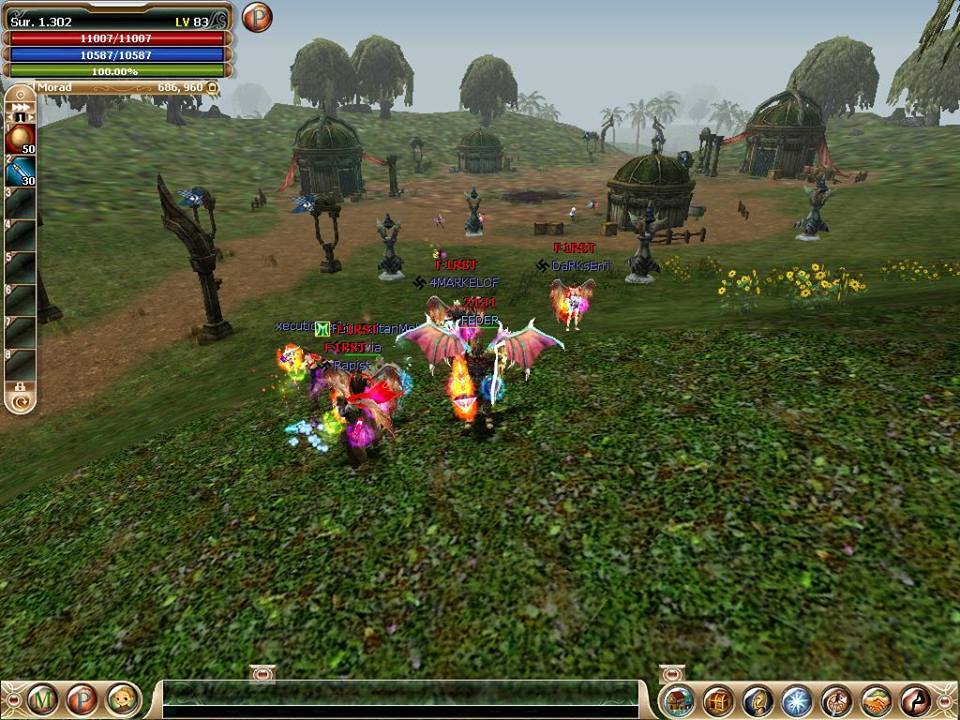
Task: Click the orange P button in bottom bar
Action: 82,699
